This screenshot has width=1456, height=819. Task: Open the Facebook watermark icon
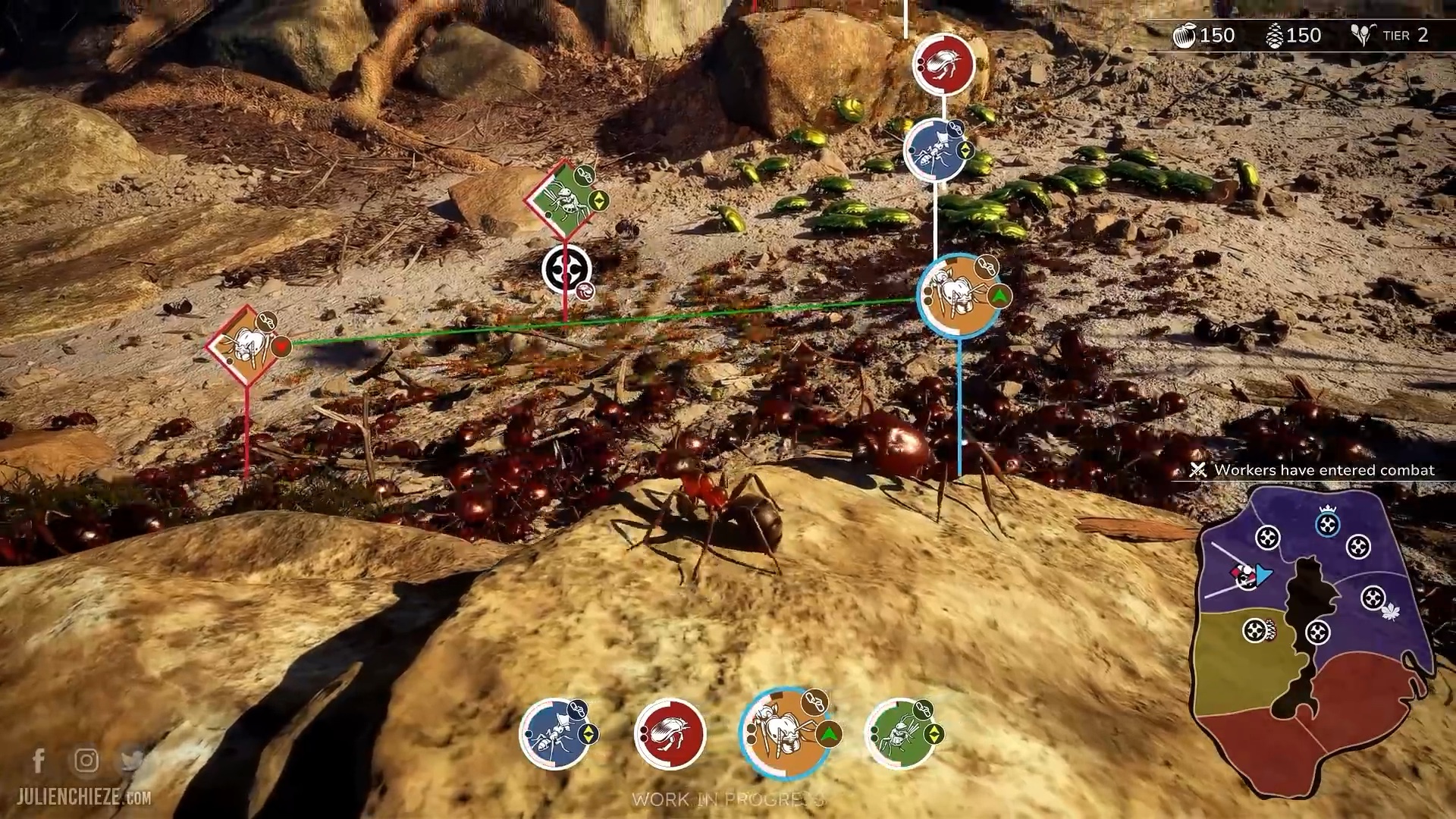pyautogui.click(x=39, y=760)
